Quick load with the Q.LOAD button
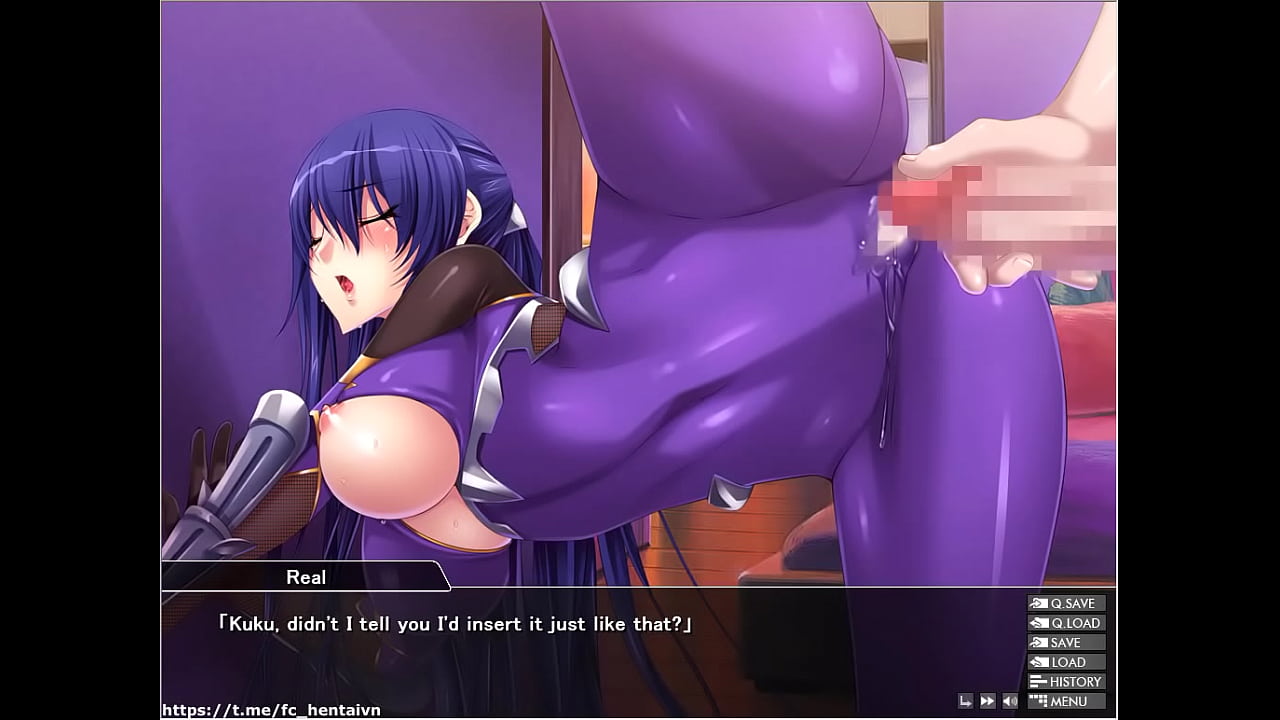 (x=1066, y=623)
